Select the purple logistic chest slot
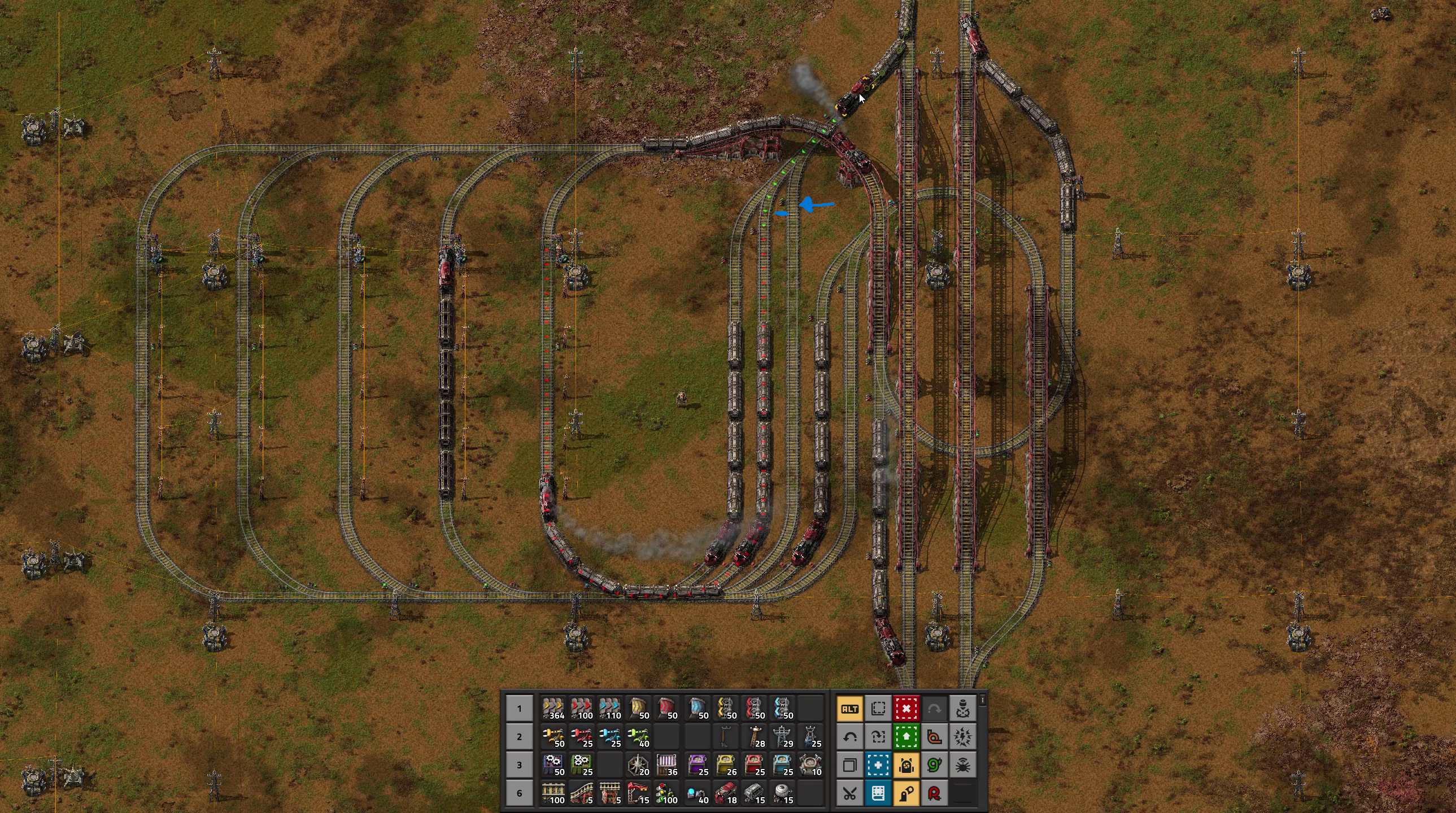 pyautogui.click(x=696, y=765)
